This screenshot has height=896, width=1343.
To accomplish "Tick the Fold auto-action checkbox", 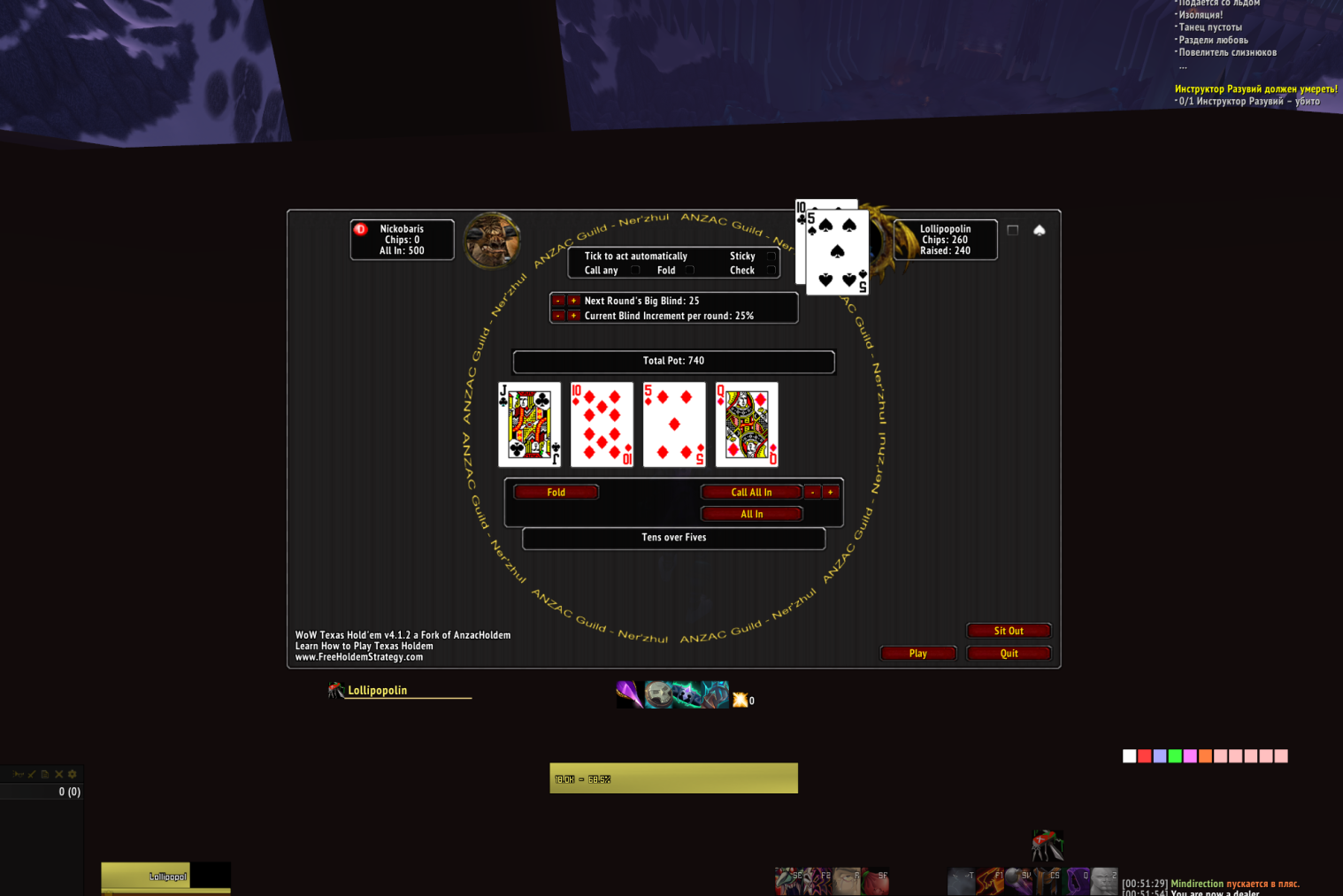I will click(689, 270).
